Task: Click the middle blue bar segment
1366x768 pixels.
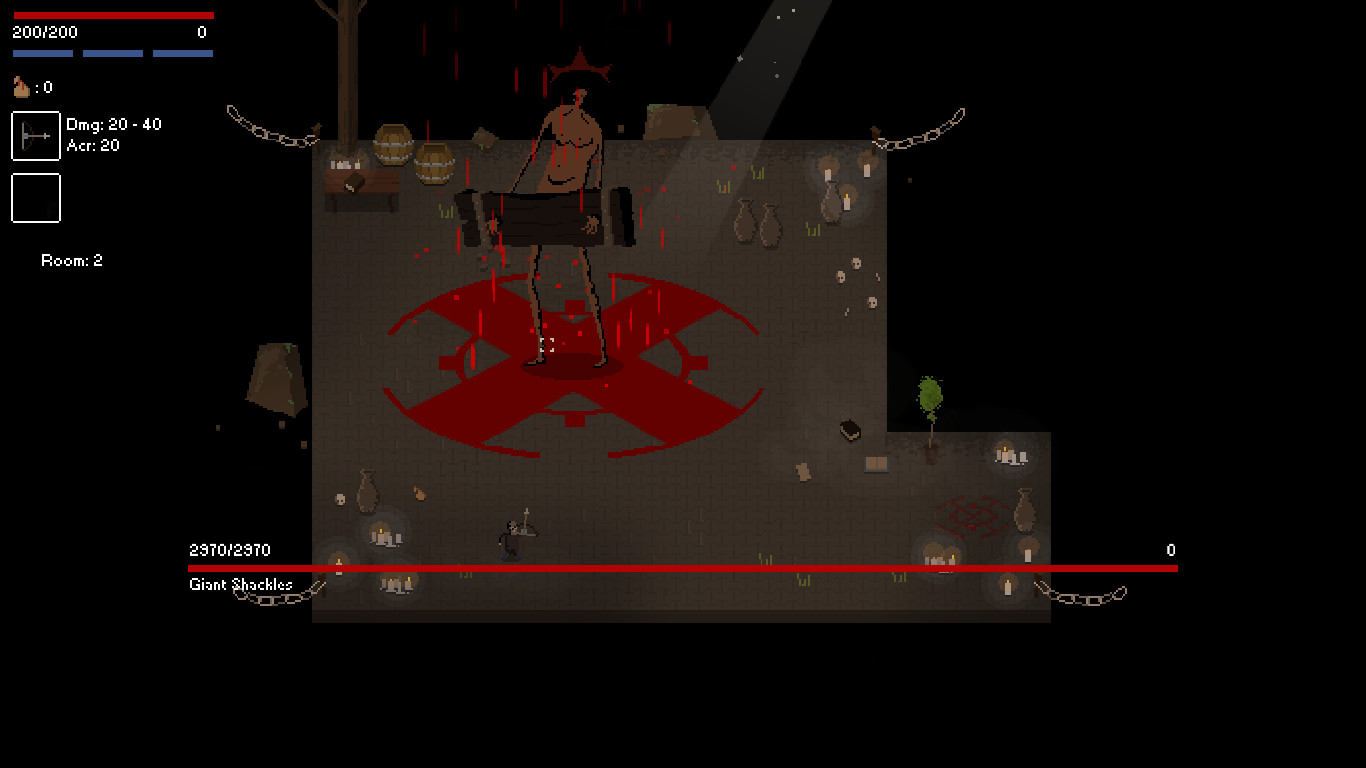Action: (113, 51)
